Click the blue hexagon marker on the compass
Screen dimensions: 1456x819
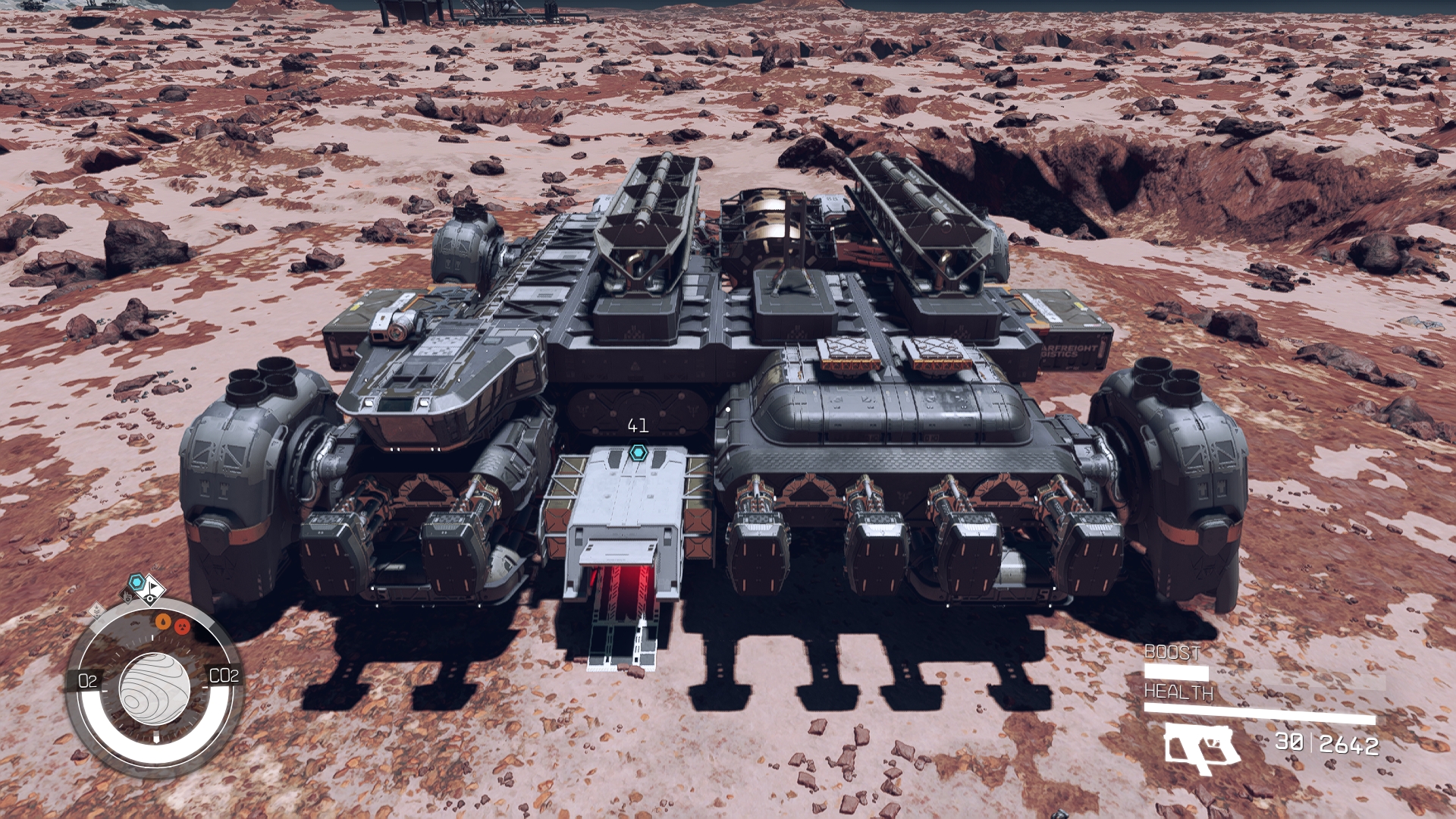[136, 582]
